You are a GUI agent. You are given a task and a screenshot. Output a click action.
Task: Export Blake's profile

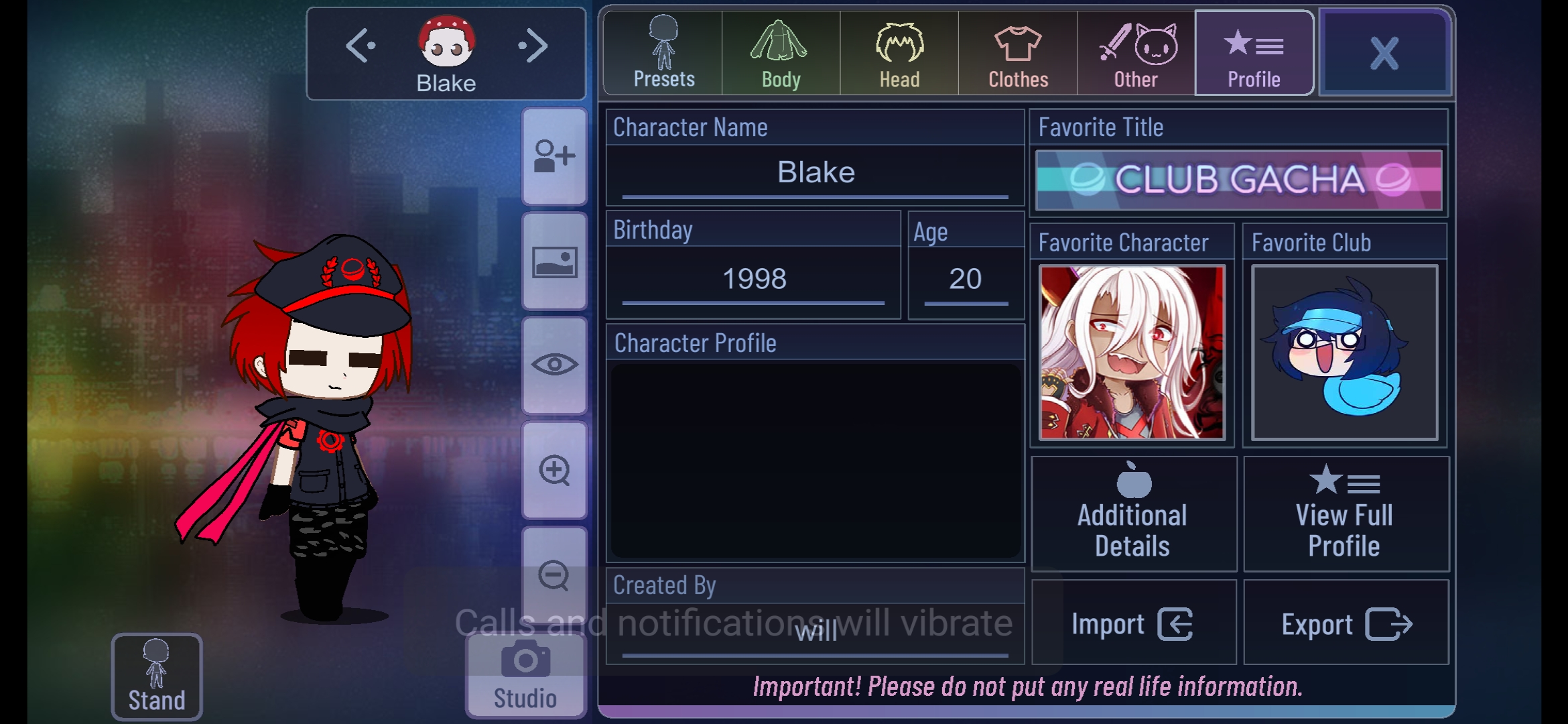point(1344,622)
